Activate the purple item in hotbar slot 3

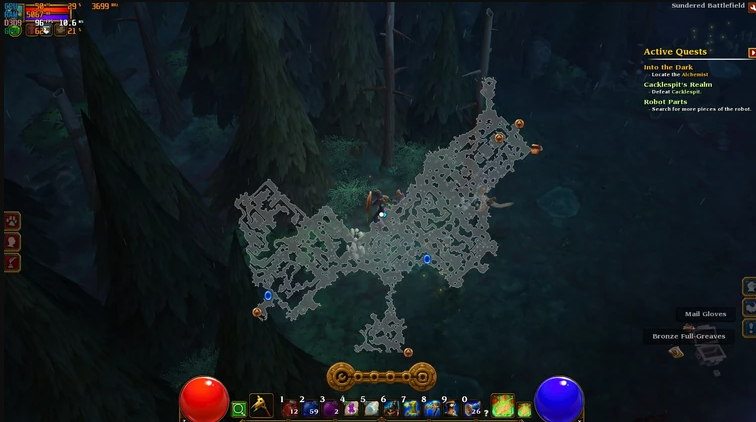point(330,408)
